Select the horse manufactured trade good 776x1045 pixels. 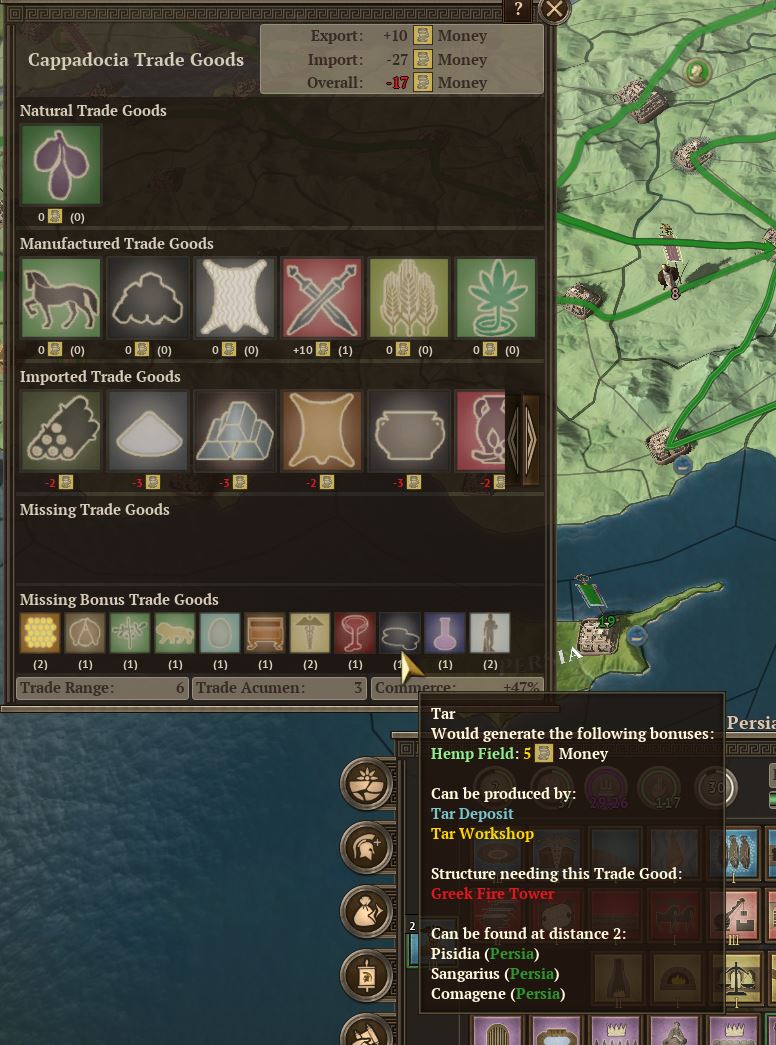61,298
